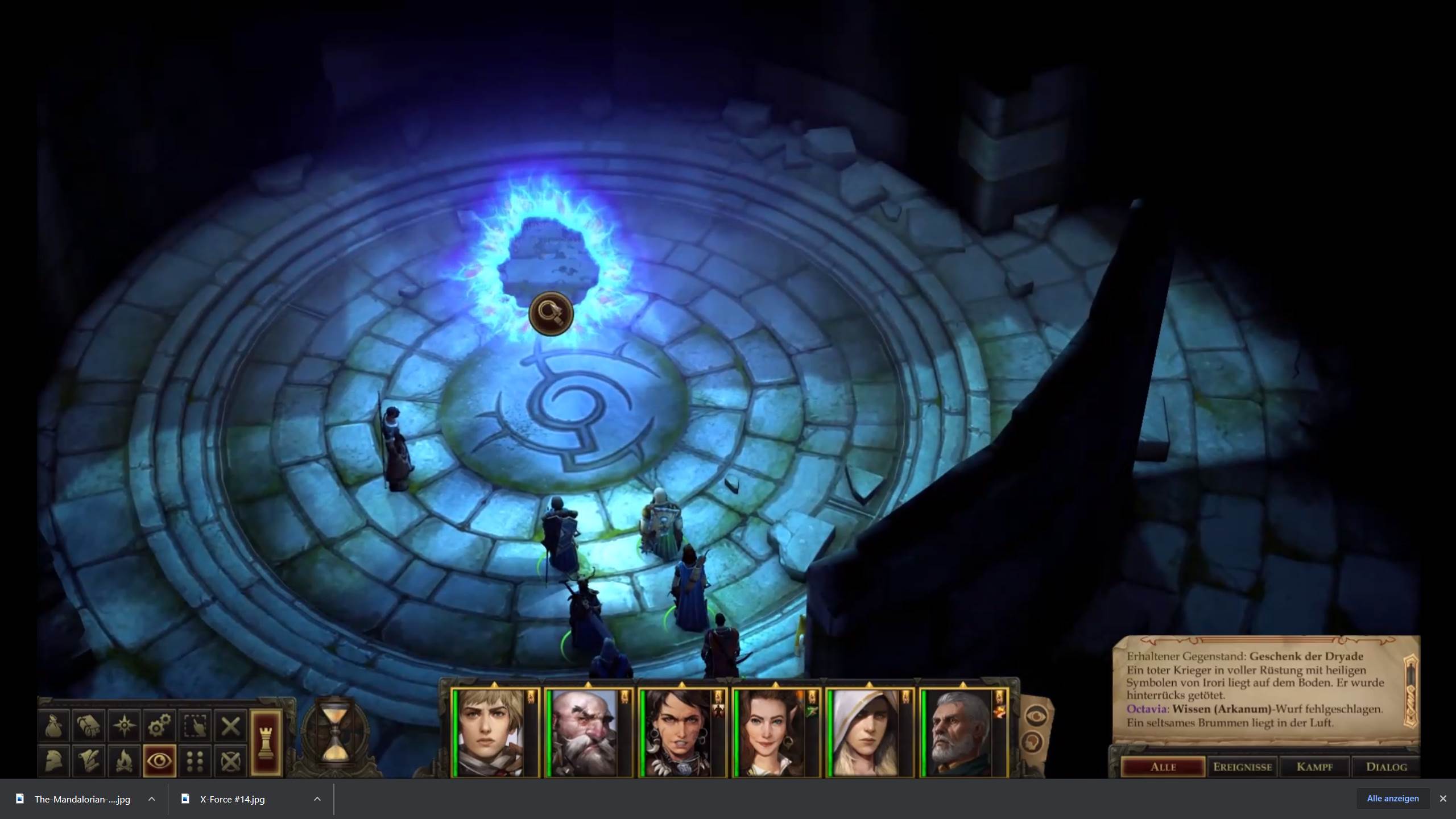The image size is (1456, 819).
Task: Select the blonde short-haired character portrait
Action: click(490, 733)
